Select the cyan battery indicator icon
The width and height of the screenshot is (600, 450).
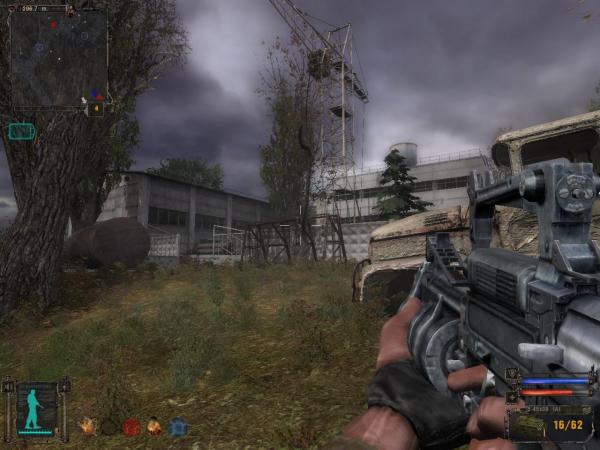[21, 131]
